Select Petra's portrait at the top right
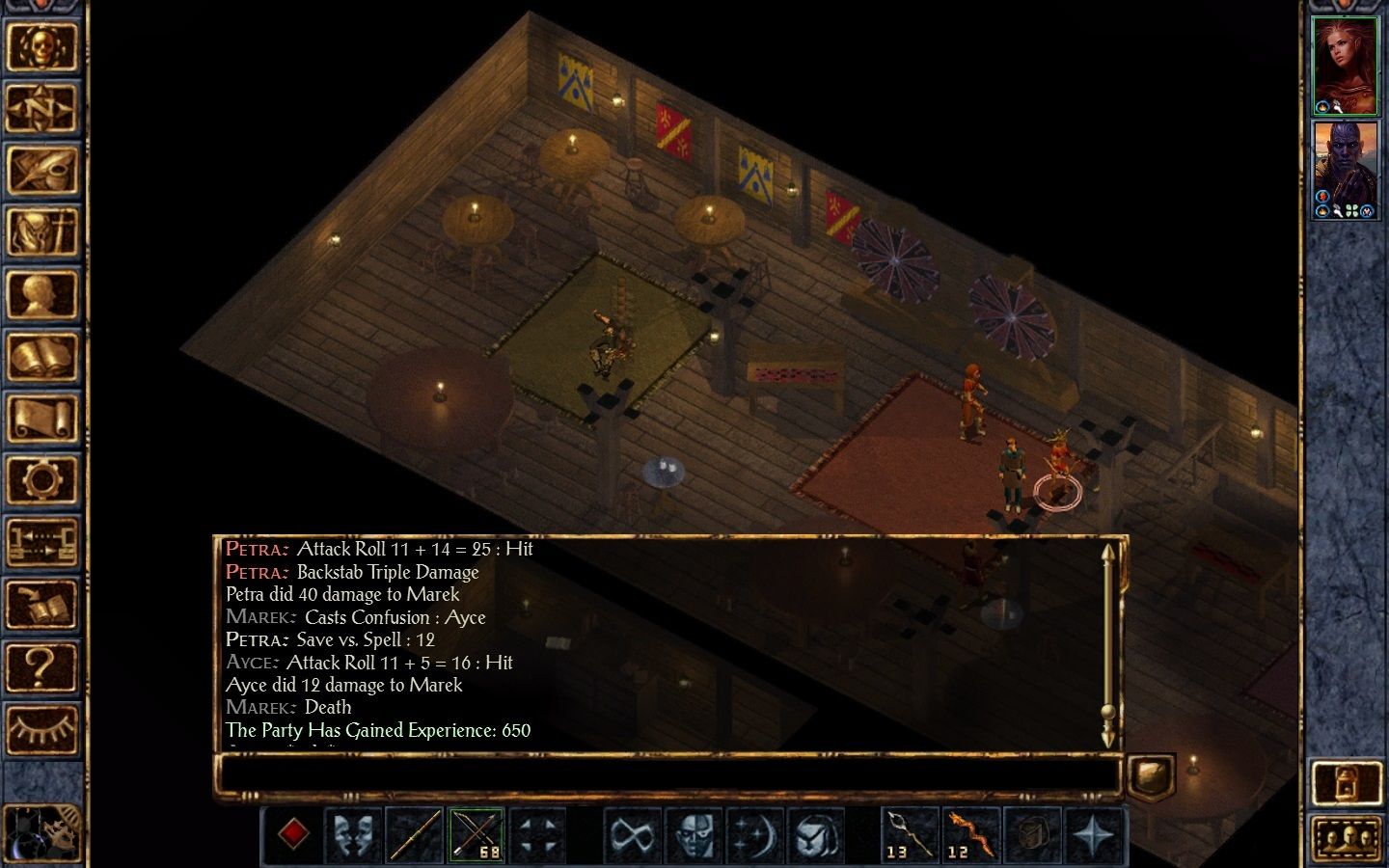 (1347, 62)
